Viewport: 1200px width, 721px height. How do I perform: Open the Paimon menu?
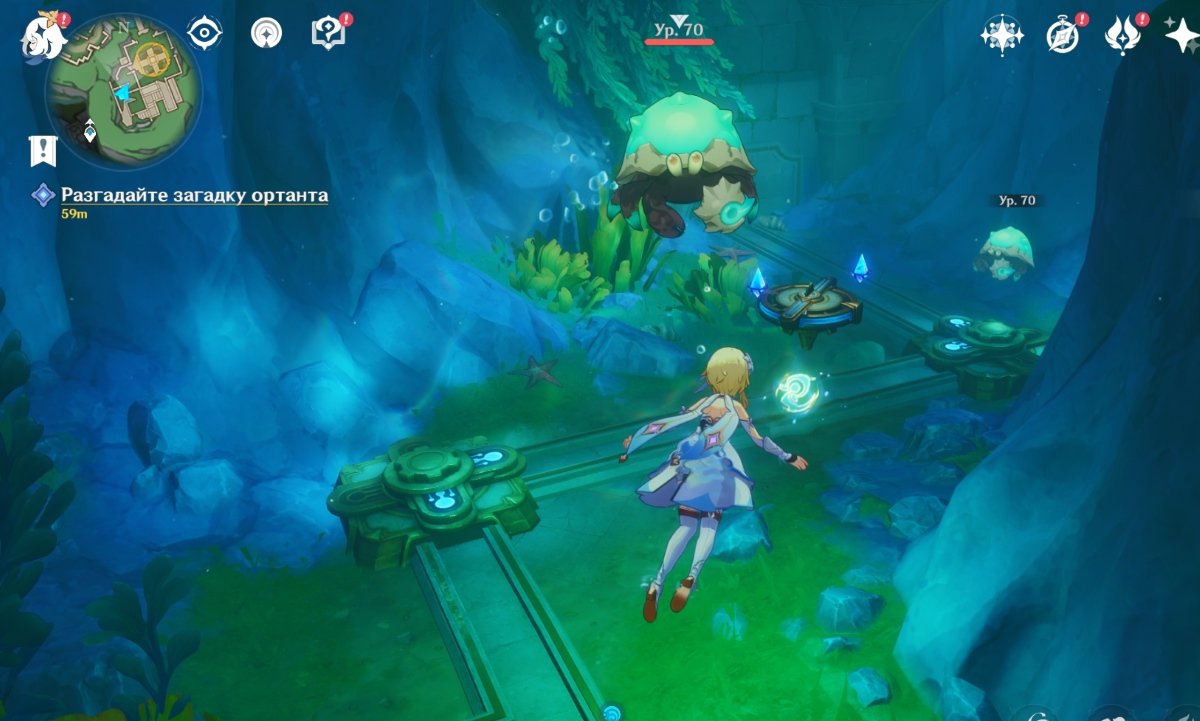(42, 36)
